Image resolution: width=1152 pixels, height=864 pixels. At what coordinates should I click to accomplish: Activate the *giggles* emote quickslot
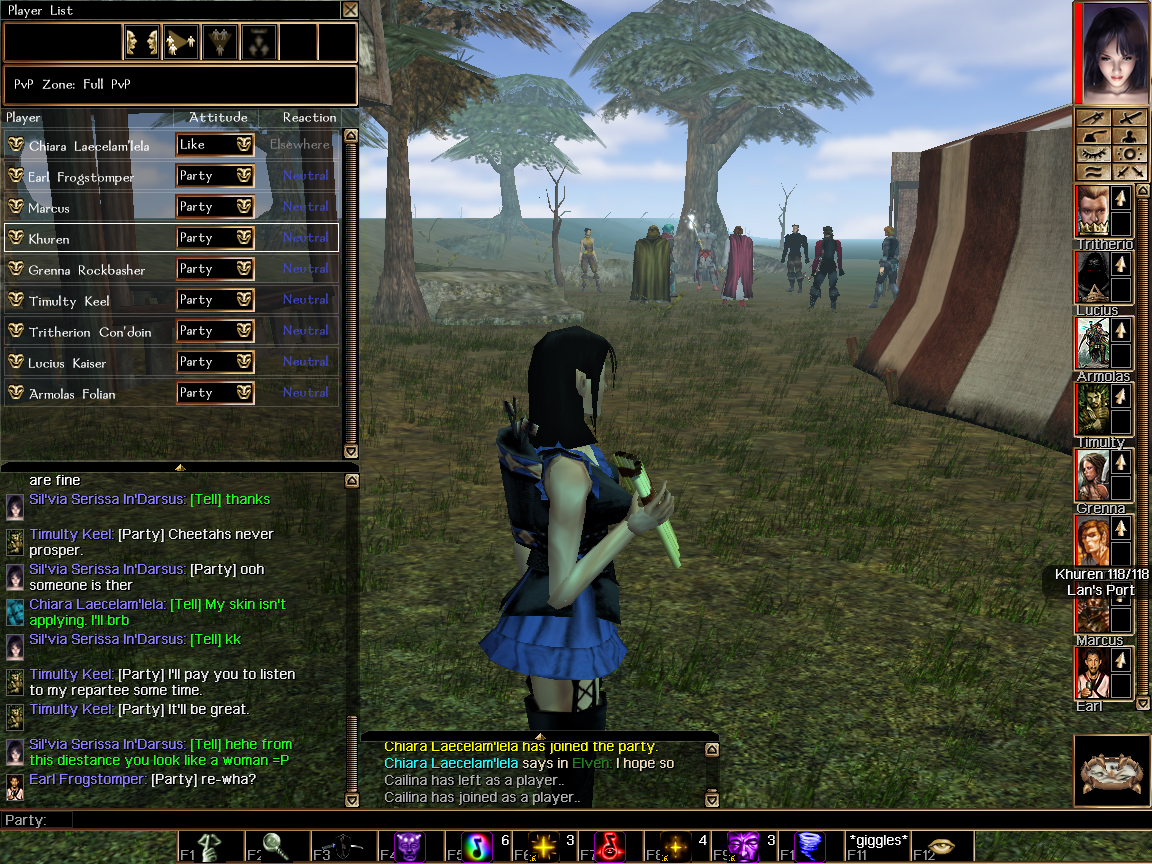(x=876, y=845)
